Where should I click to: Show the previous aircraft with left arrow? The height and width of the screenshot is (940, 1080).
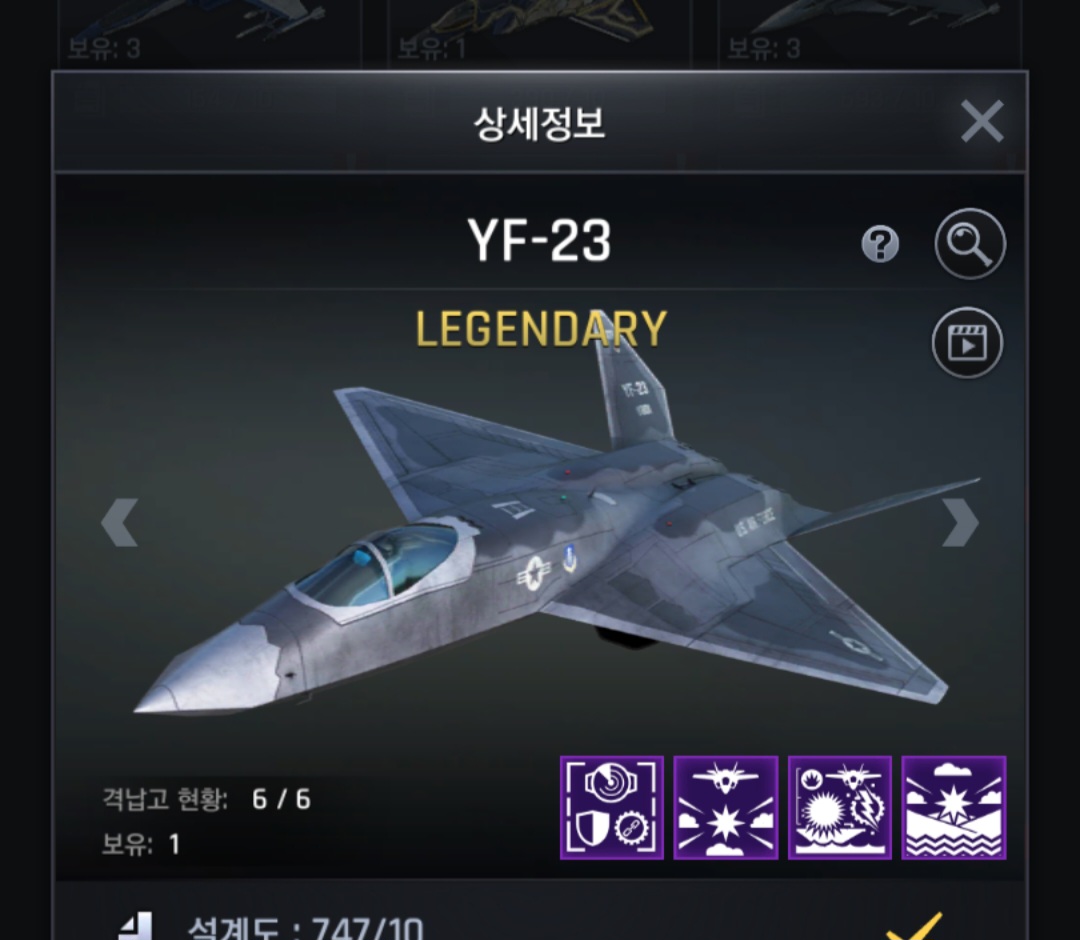(119, 522)
